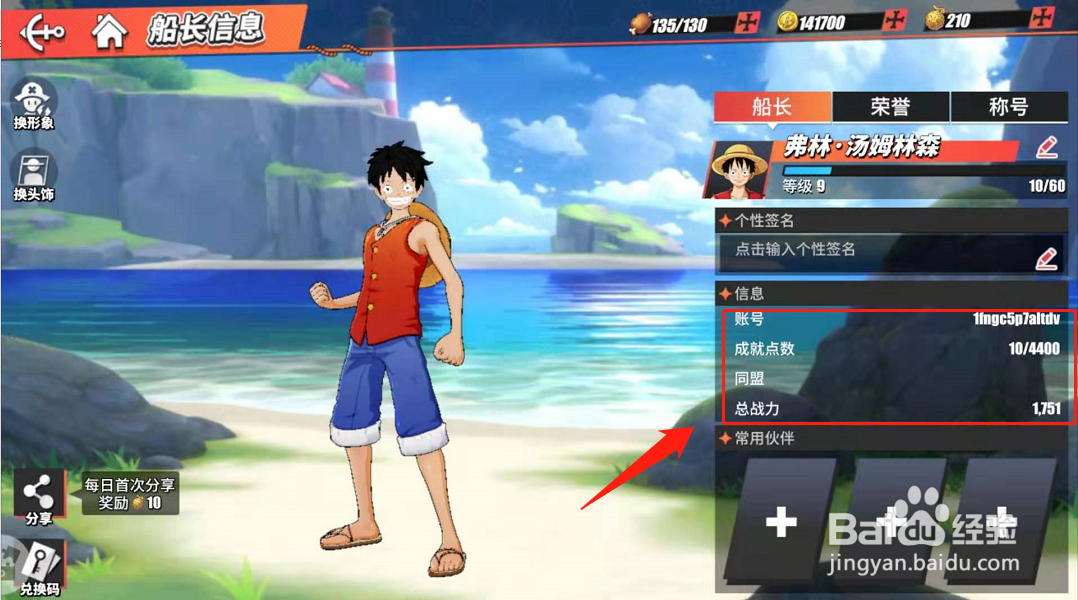Image resolution: width=1078 pixels, height=600 pixels.
Task: Switch to the 称号 title tab
Action: coord(1007,107)
